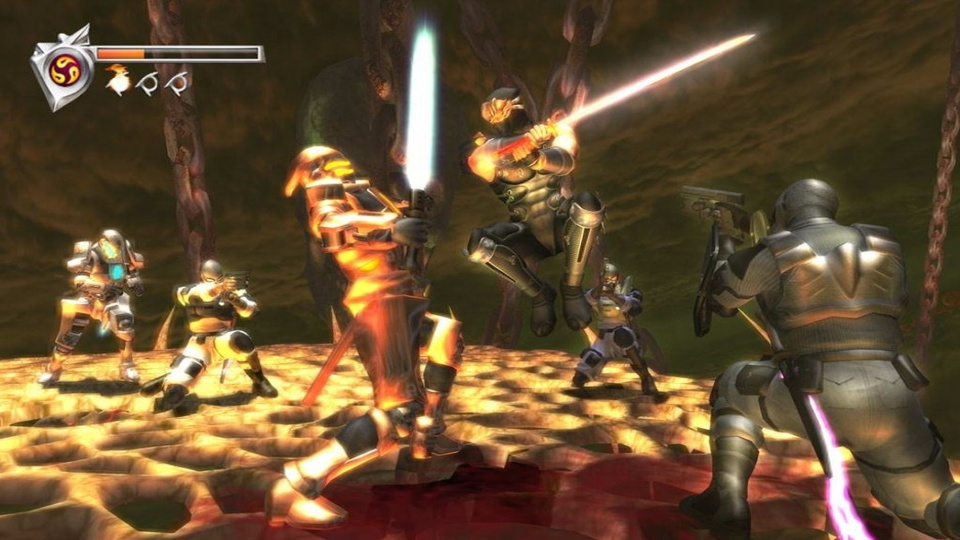
Task: Select the flaming charged ninpo orb
Action: click(x=118, y=82)
